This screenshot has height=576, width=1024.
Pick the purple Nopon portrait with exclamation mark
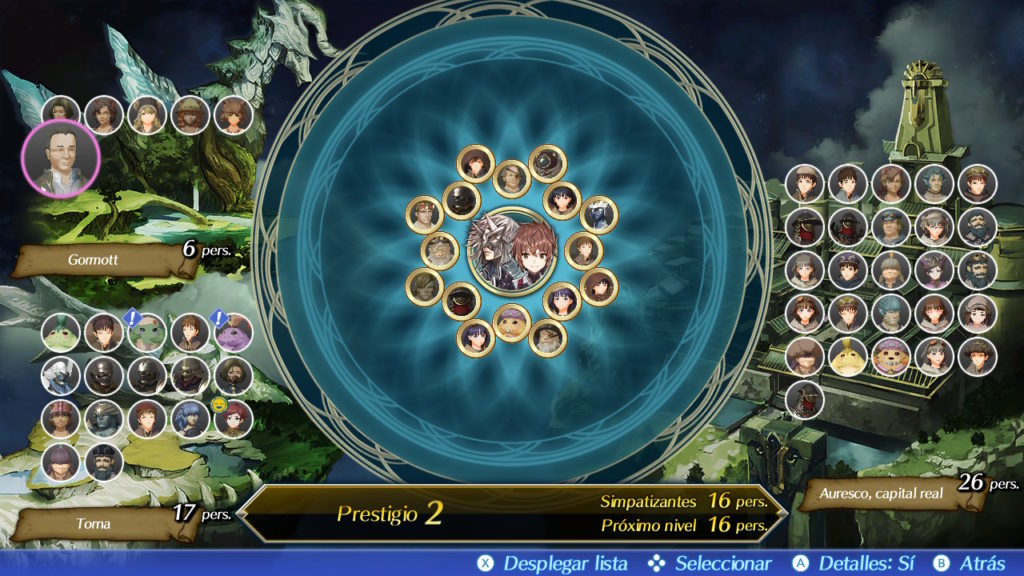(232, 333)
